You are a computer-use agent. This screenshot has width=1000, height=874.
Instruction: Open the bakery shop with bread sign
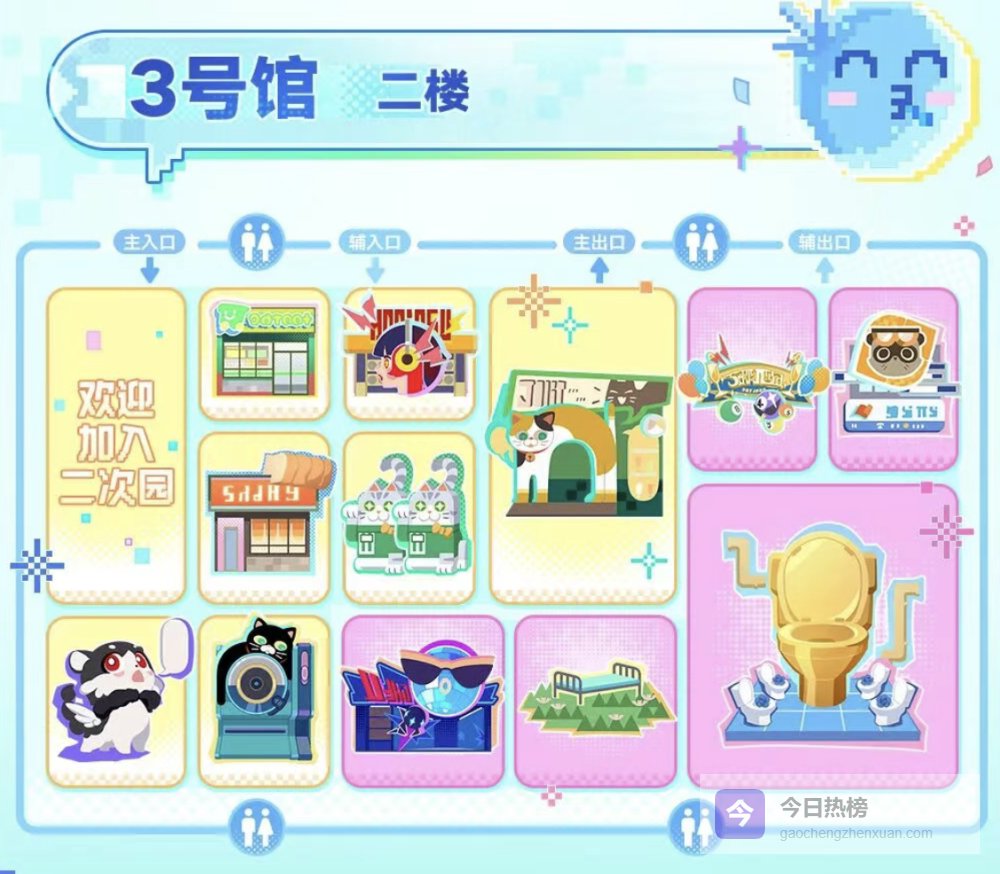(x=264, y=516)
